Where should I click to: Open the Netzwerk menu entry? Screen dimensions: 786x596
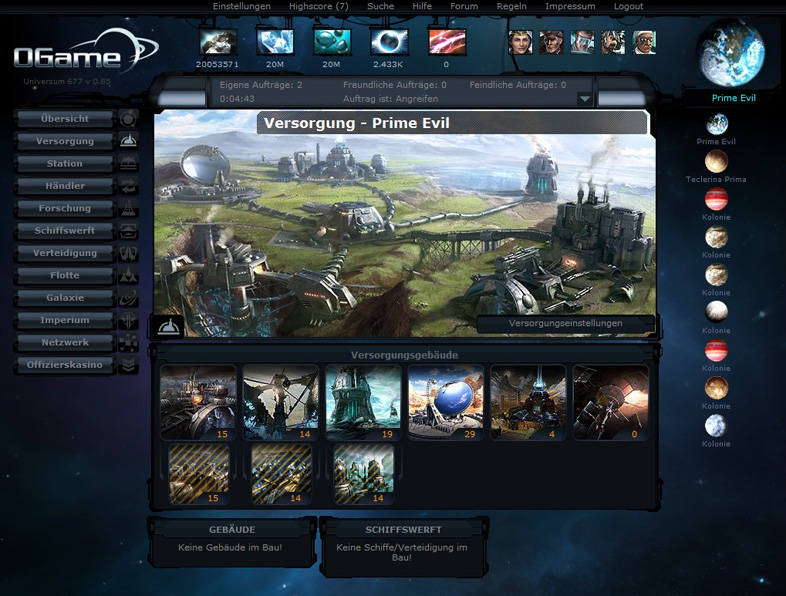[x=65, y=343]
